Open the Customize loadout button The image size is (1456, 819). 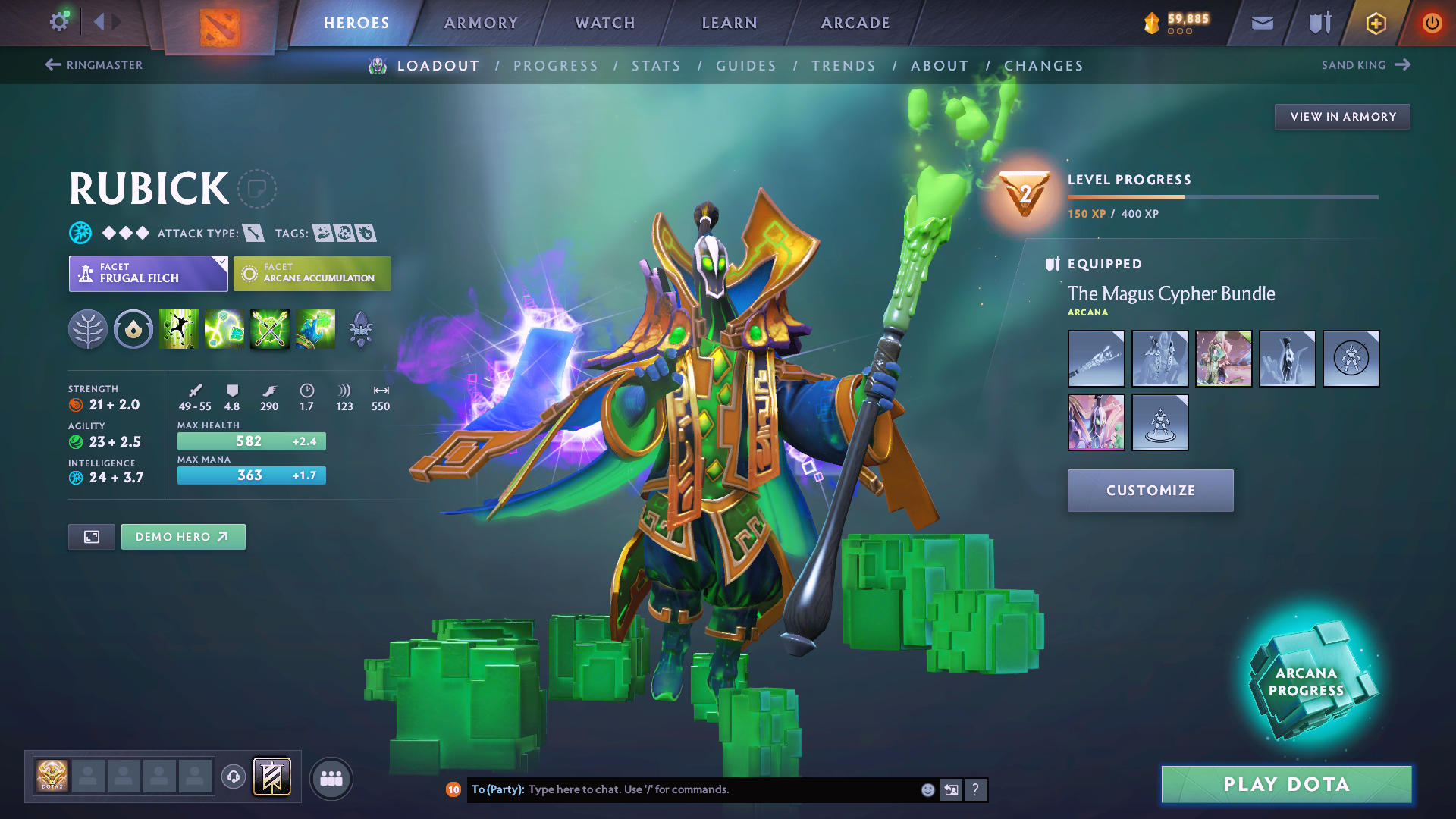pos(1150,491)
